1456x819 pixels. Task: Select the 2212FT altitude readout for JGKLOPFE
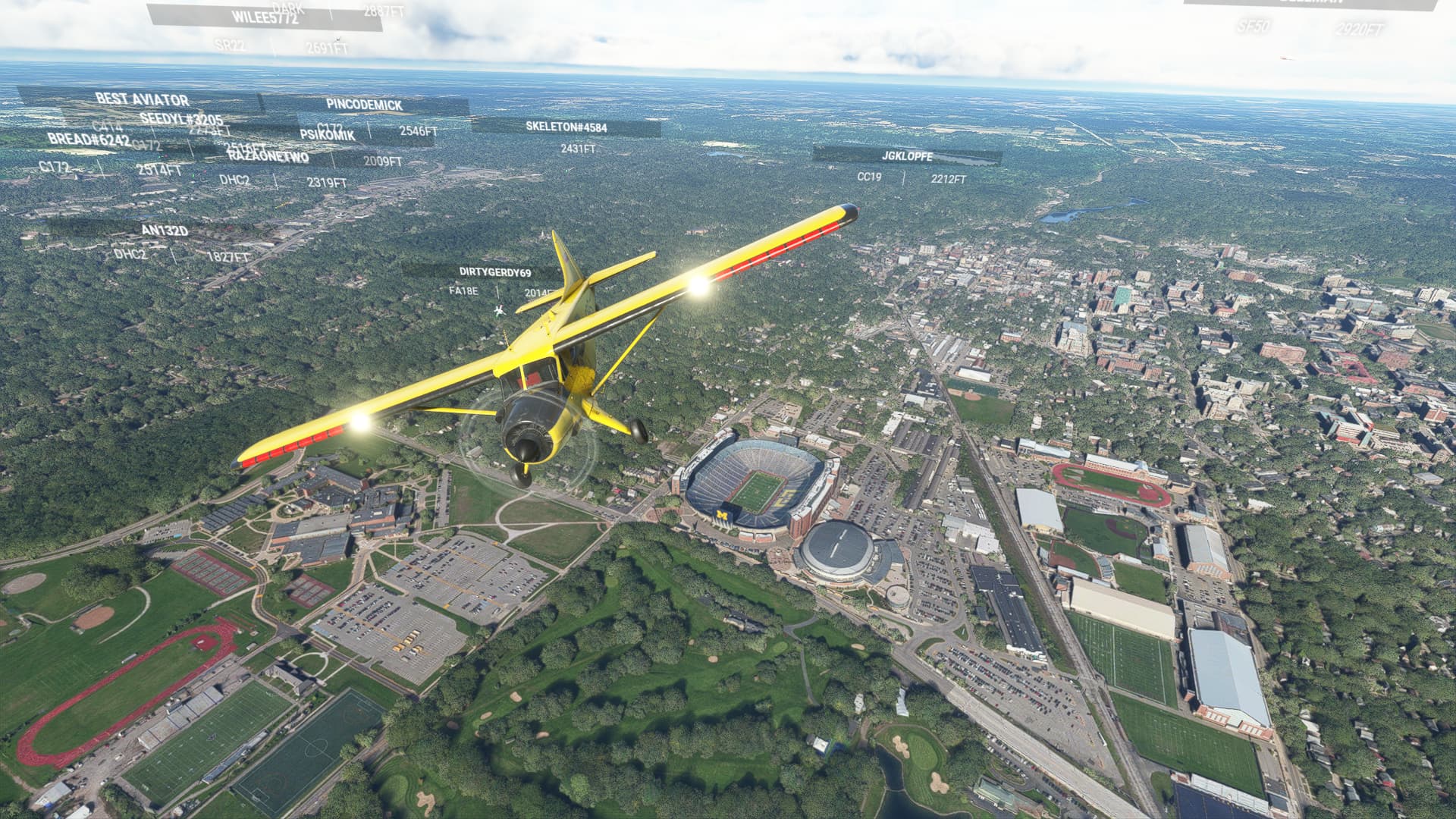click(949, 180)
